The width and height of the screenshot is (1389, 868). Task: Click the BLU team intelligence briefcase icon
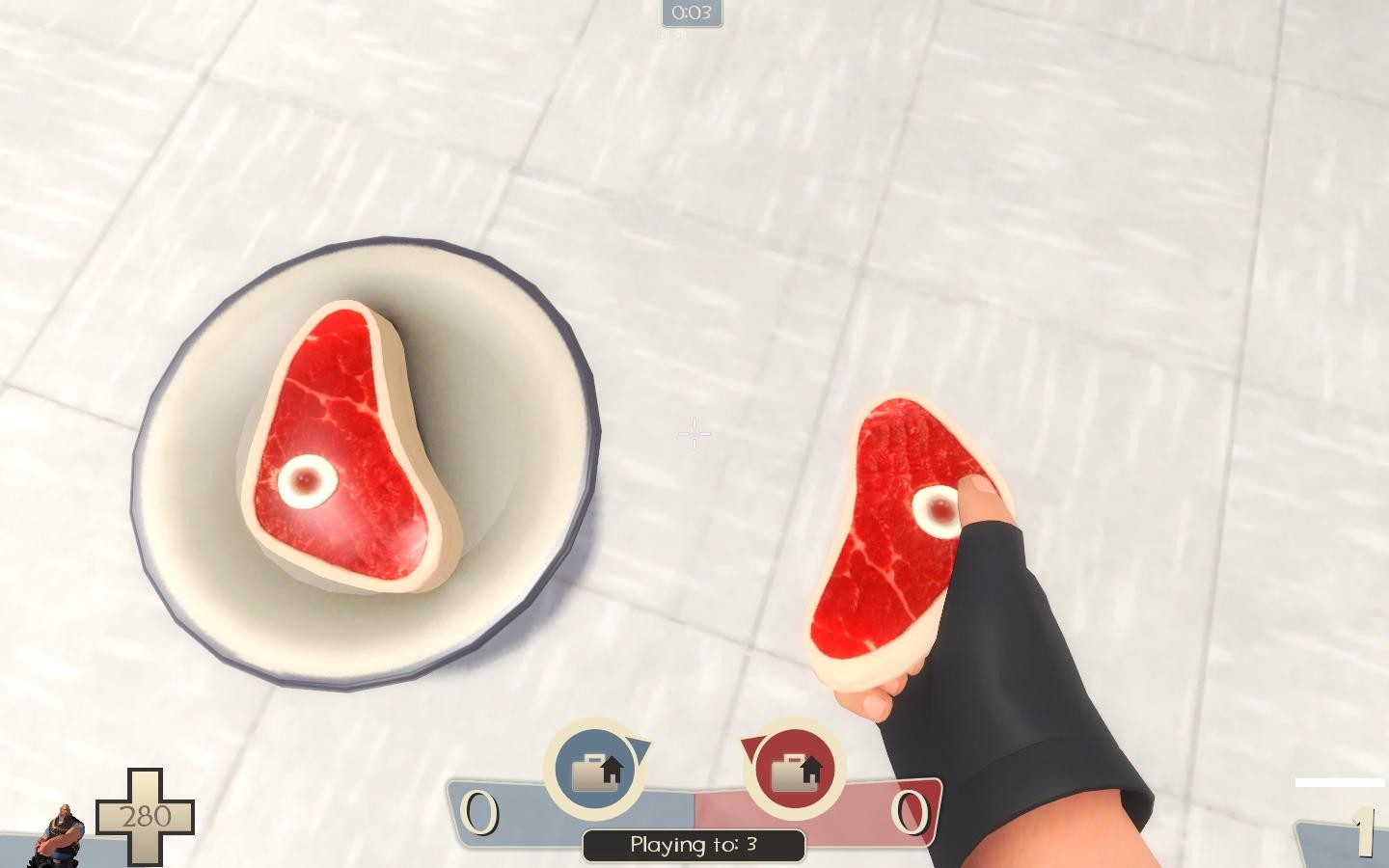pos(593,769)
